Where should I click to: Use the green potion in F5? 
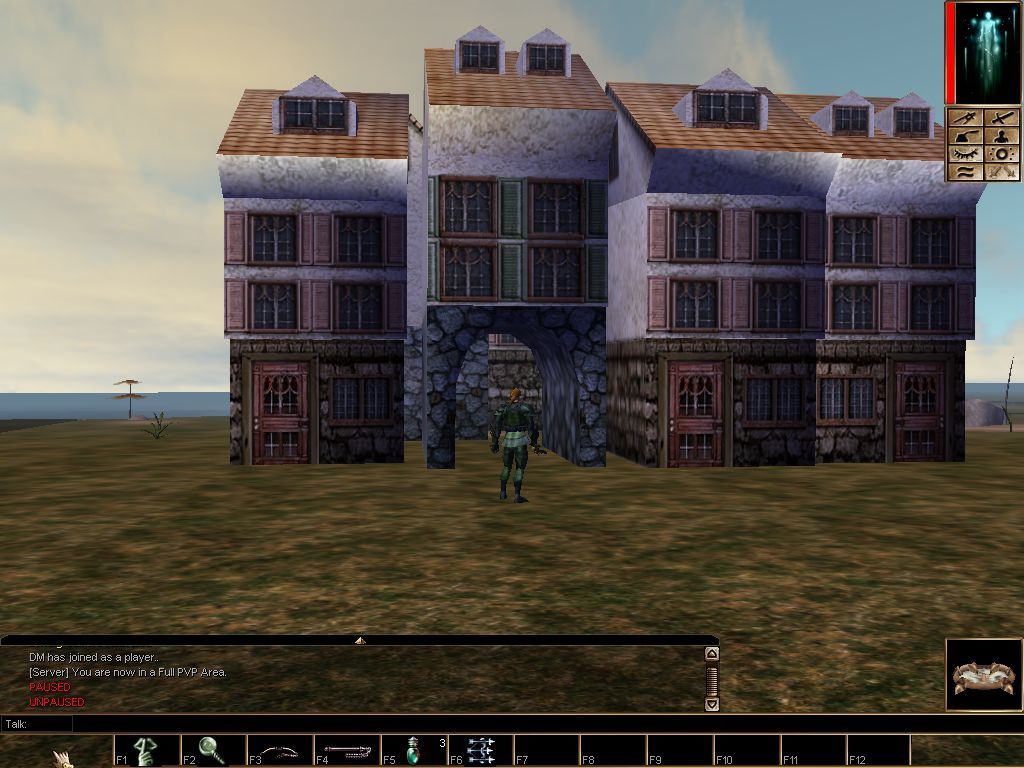pos(414,750)
